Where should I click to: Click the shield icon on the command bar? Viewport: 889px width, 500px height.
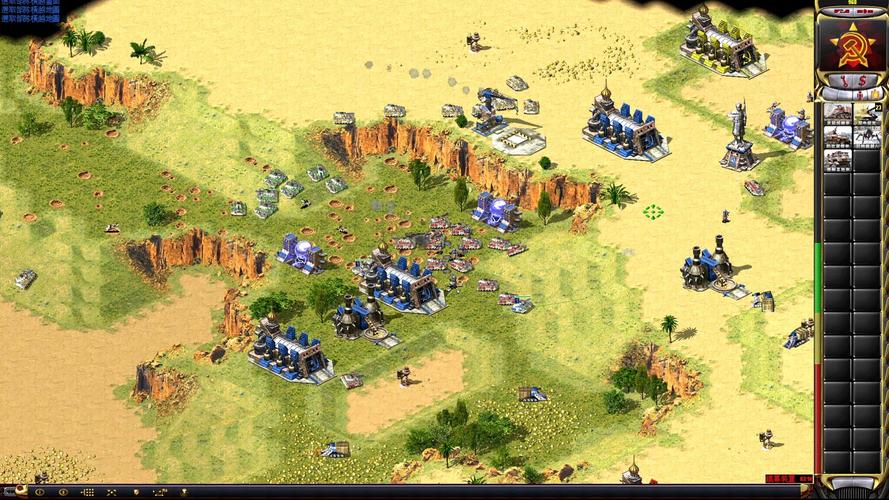click(x=137, y=492)
